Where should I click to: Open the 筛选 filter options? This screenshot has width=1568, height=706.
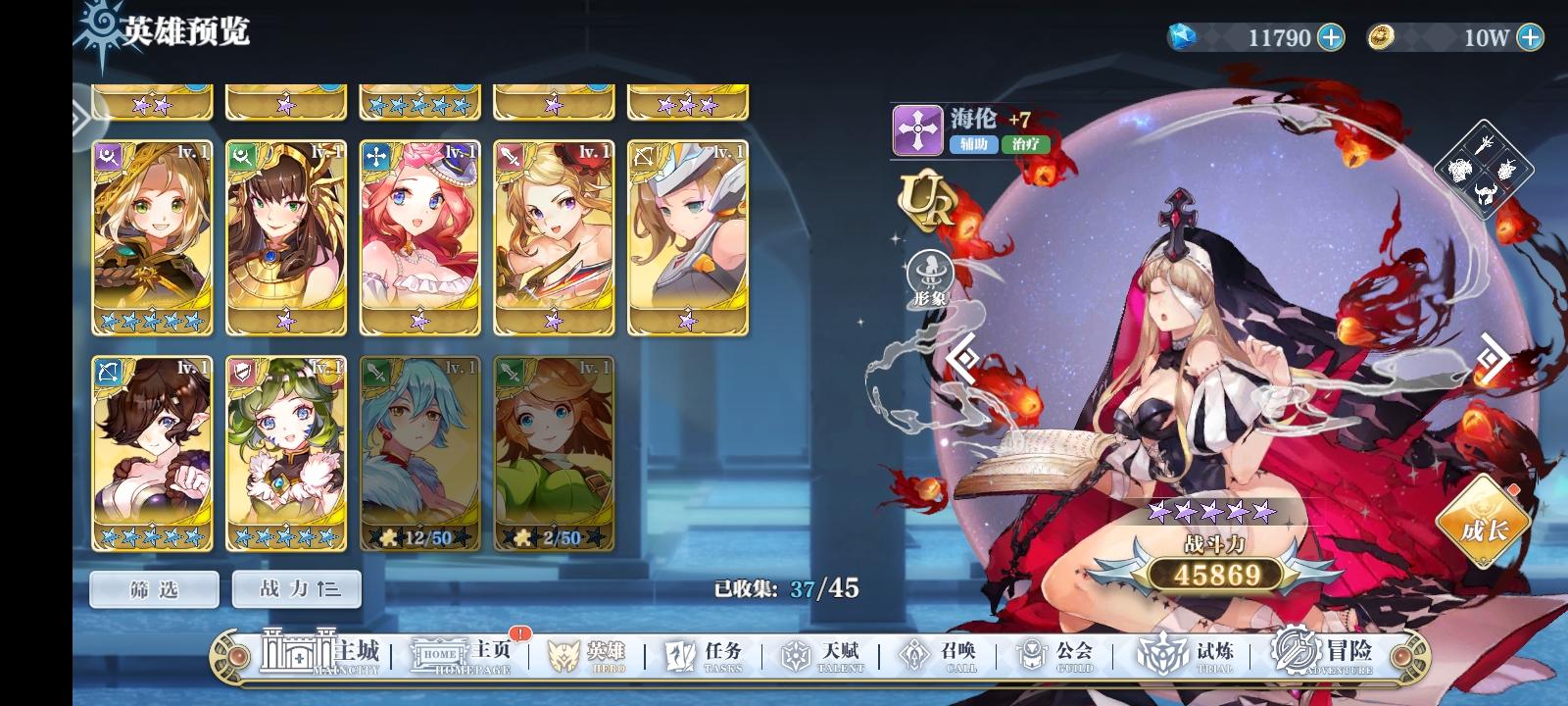[153, 588]
